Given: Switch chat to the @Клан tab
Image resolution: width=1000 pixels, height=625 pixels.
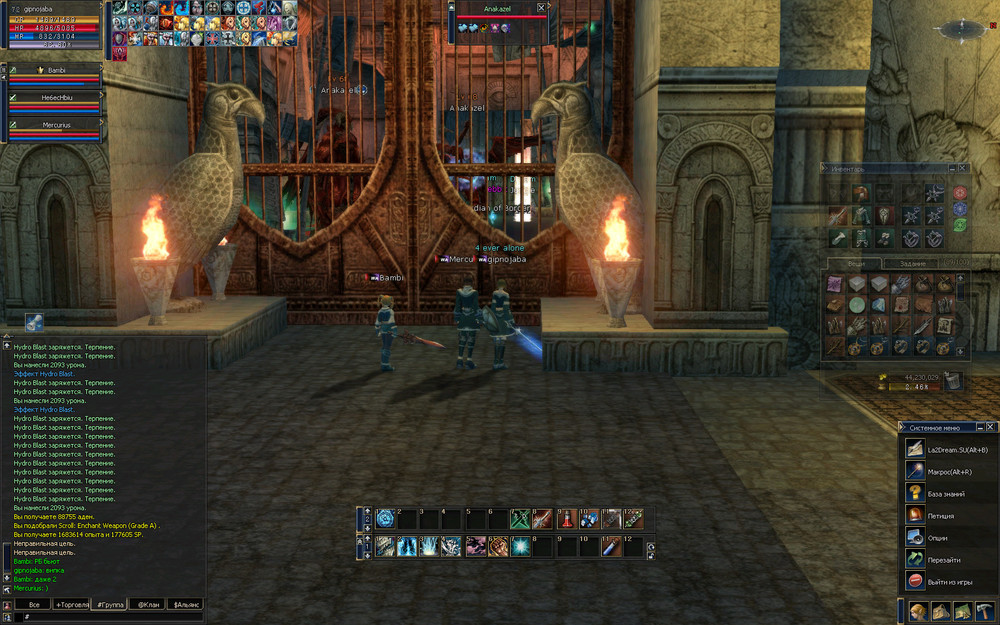Looking at the screenshot, I should click(x=148, y=605).
